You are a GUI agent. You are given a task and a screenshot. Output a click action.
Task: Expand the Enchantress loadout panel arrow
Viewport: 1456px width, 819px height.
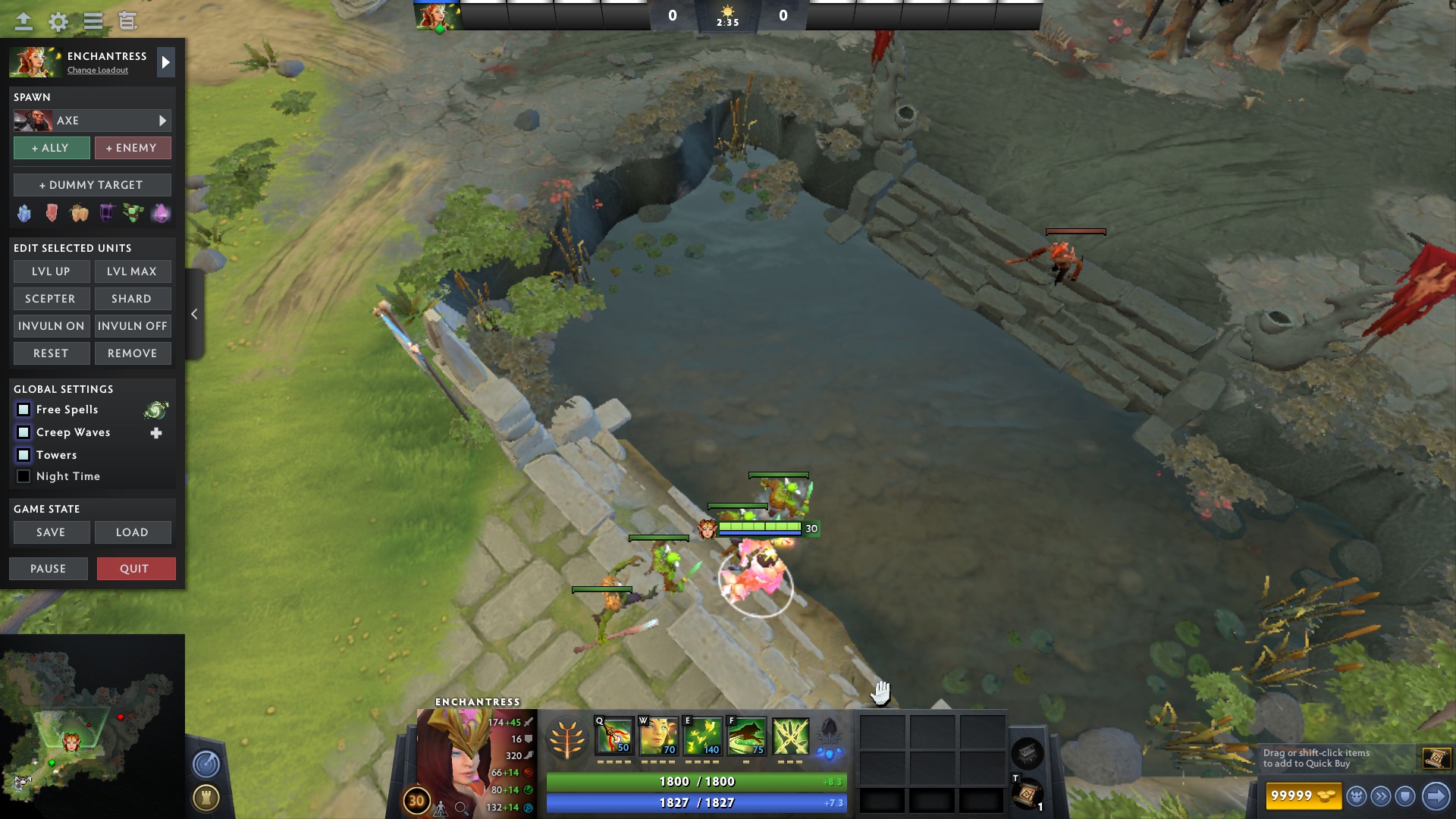click(166, 62)
